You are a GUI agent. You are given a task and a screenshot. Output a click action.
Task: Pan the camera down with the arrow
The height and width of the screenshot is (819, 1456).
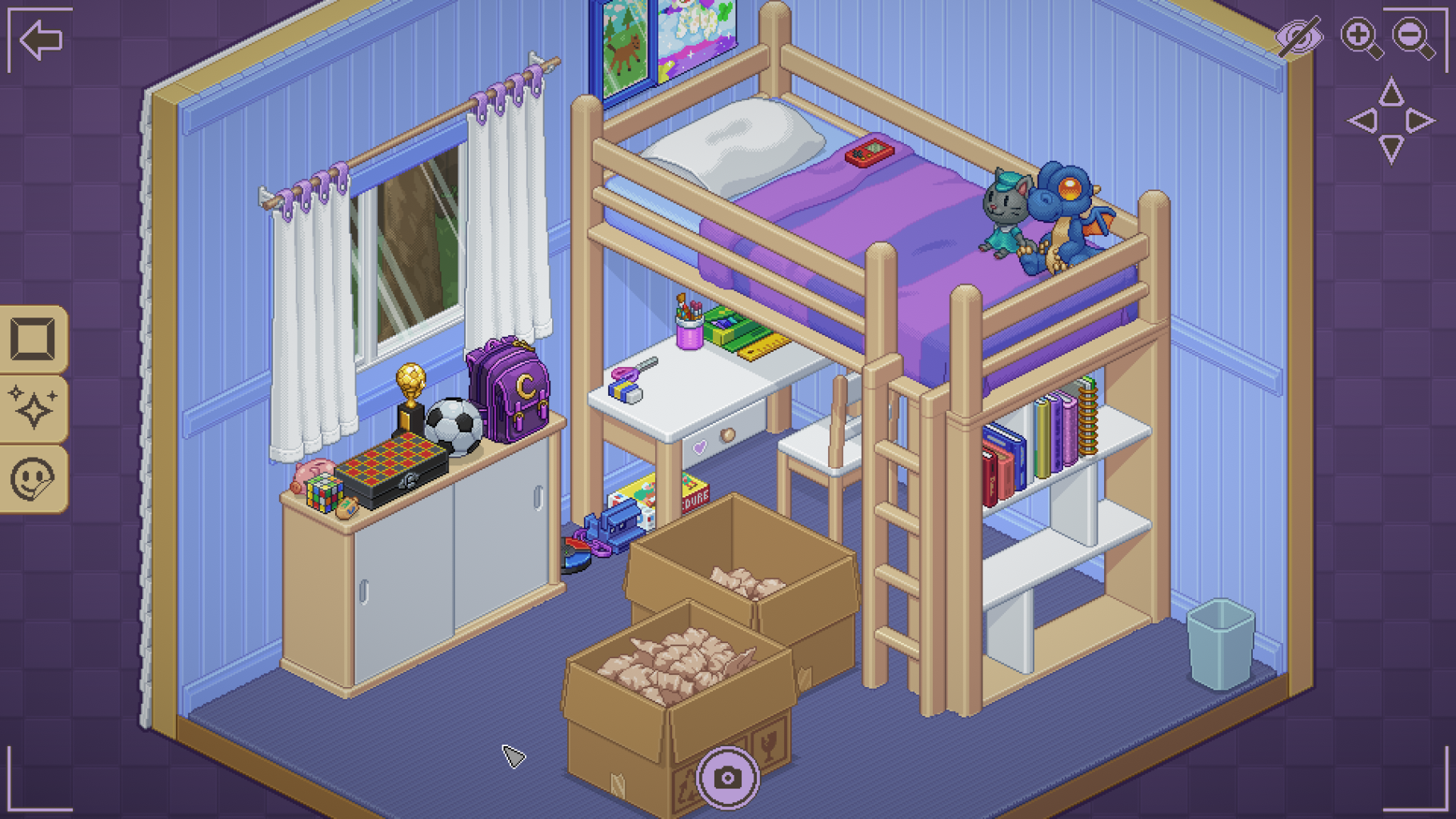coord(1391,149)
